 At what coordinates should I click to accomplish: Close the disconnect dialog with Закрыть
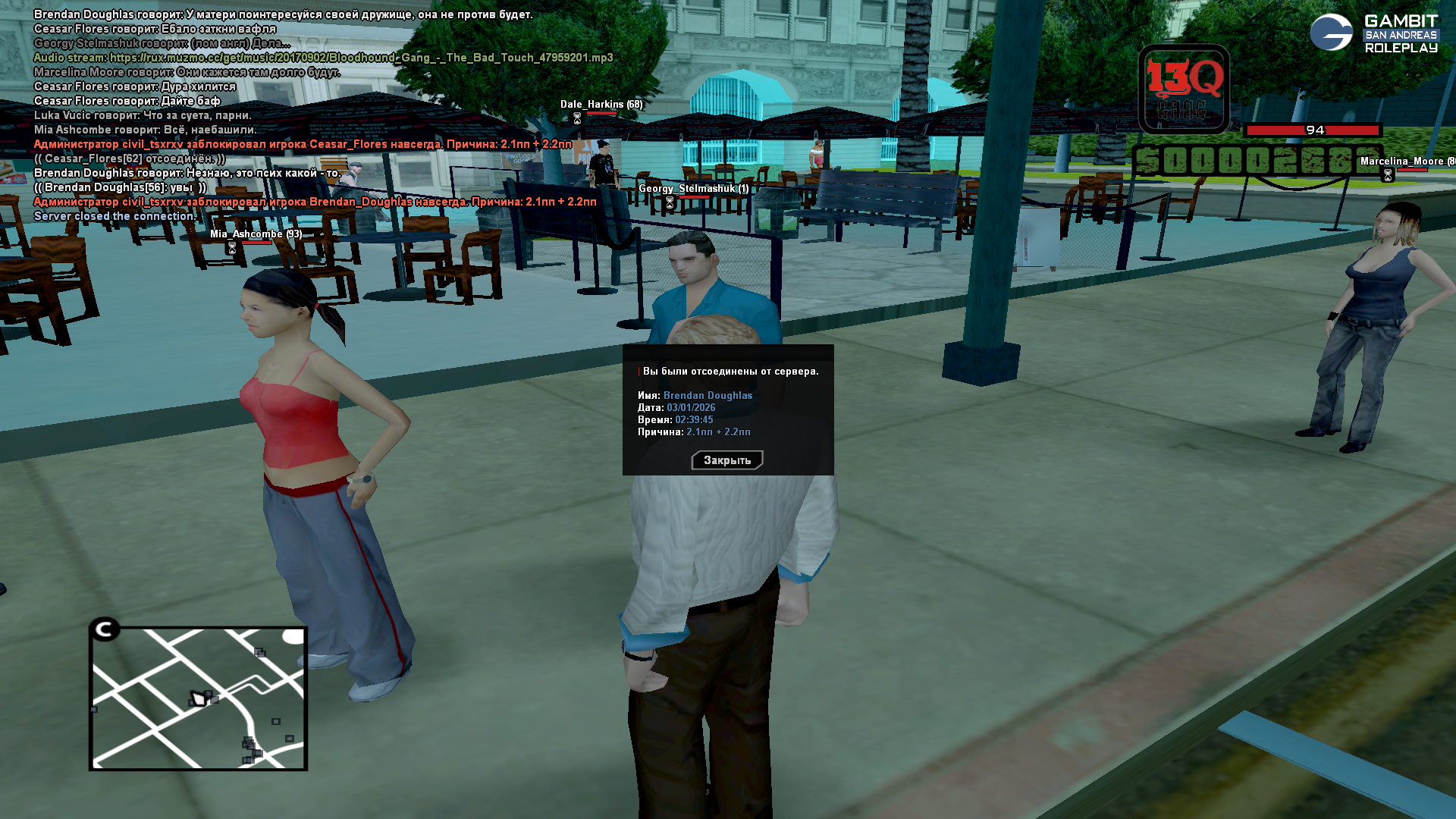(726, 460)
